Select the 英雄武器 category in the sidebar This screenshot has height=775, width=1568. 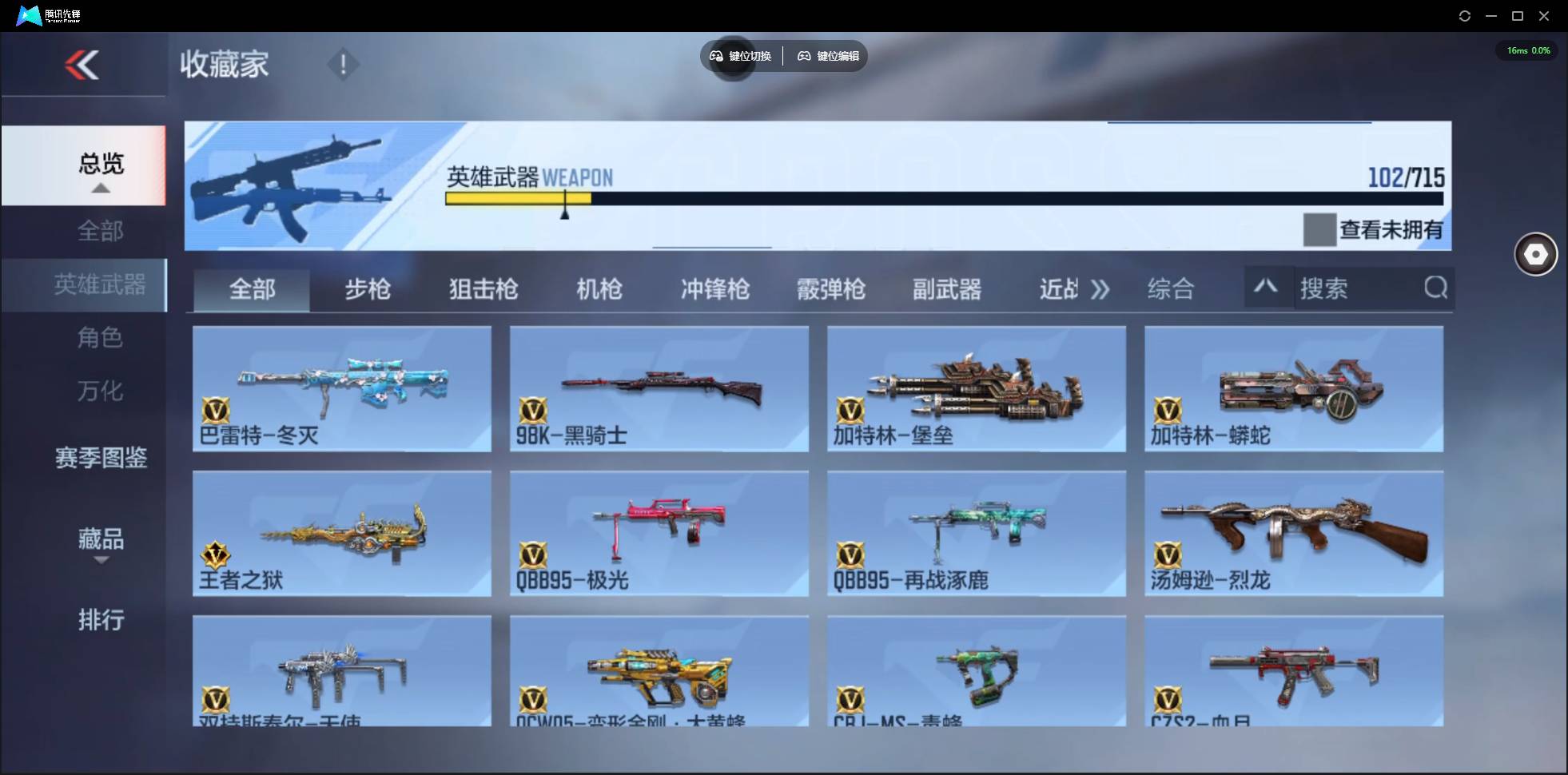[x=101, y=284]
